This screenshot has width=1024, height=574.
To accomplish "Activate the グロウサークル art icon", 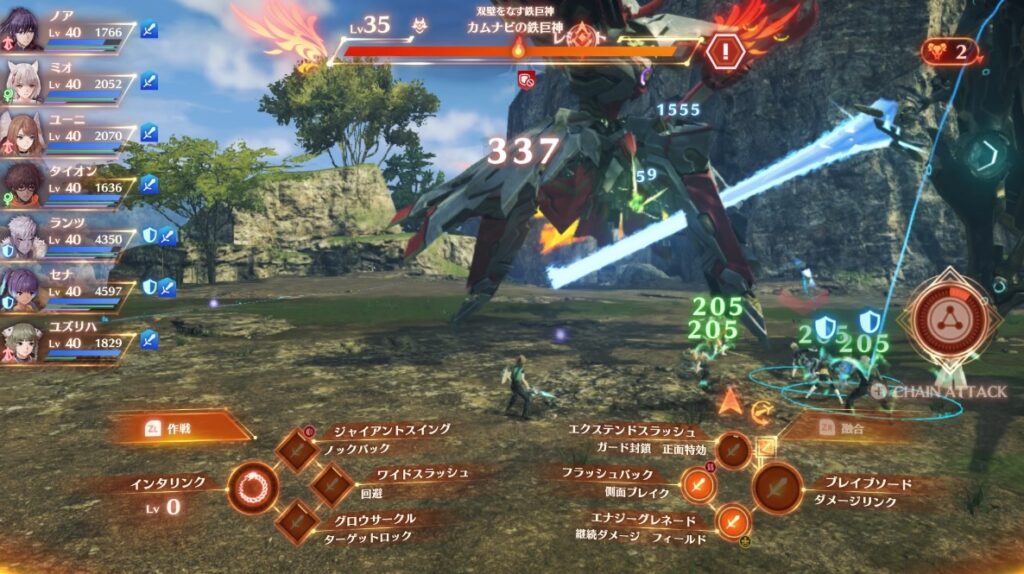I will click(x=297, y=521).
